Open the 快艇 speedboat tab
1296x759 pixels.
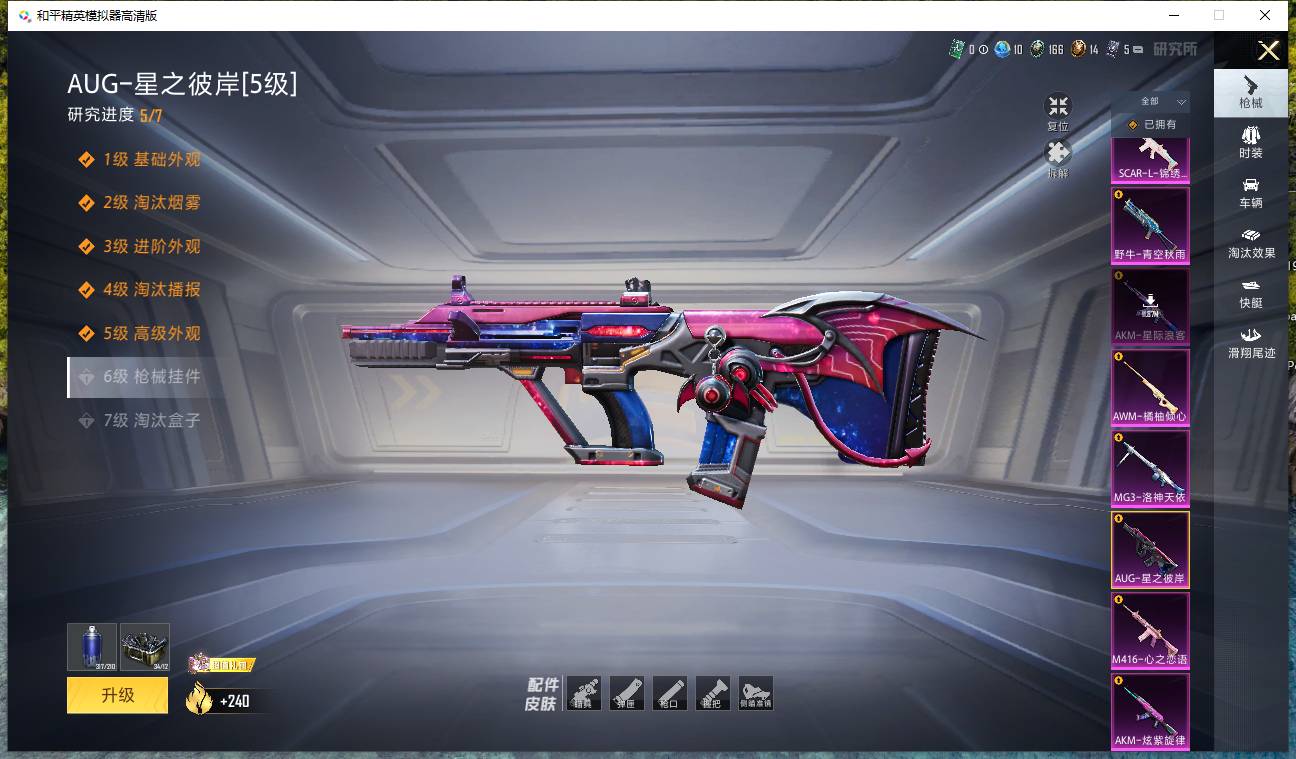click(x=1250, y=293)
